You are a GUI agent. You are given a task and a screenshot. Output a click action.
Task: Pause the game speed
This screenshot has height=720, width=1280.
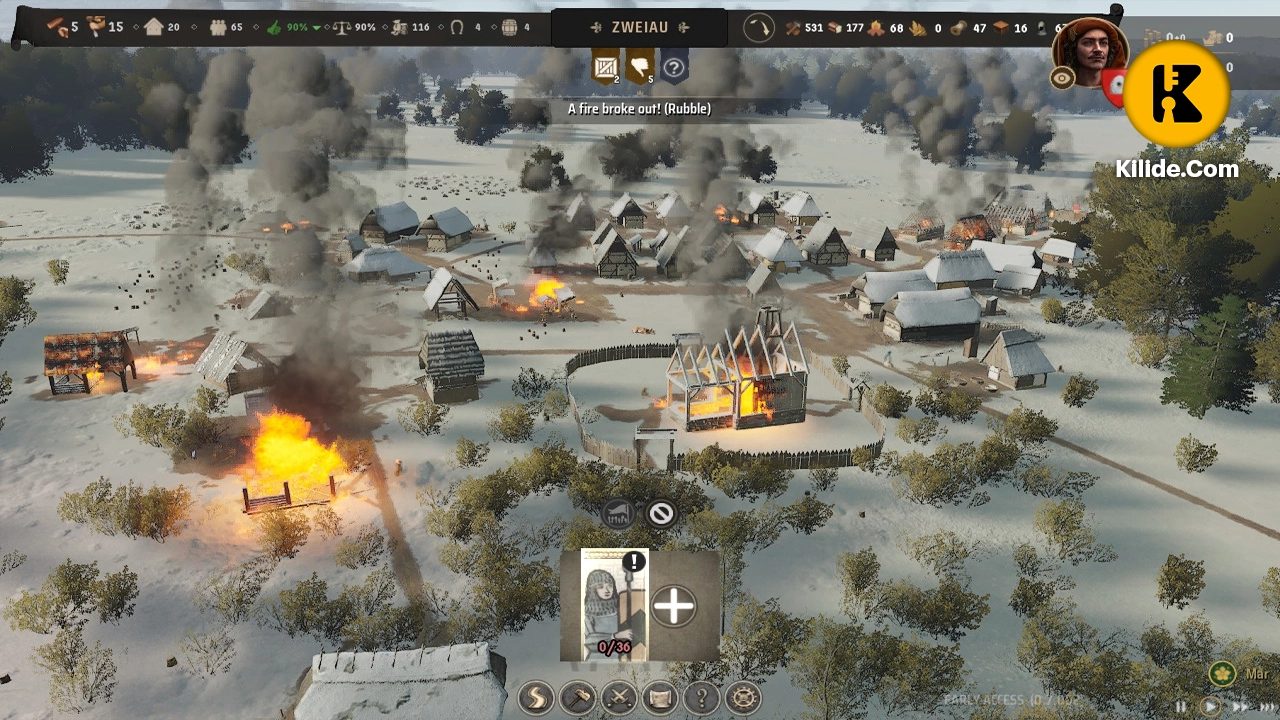coord(1182,706)
